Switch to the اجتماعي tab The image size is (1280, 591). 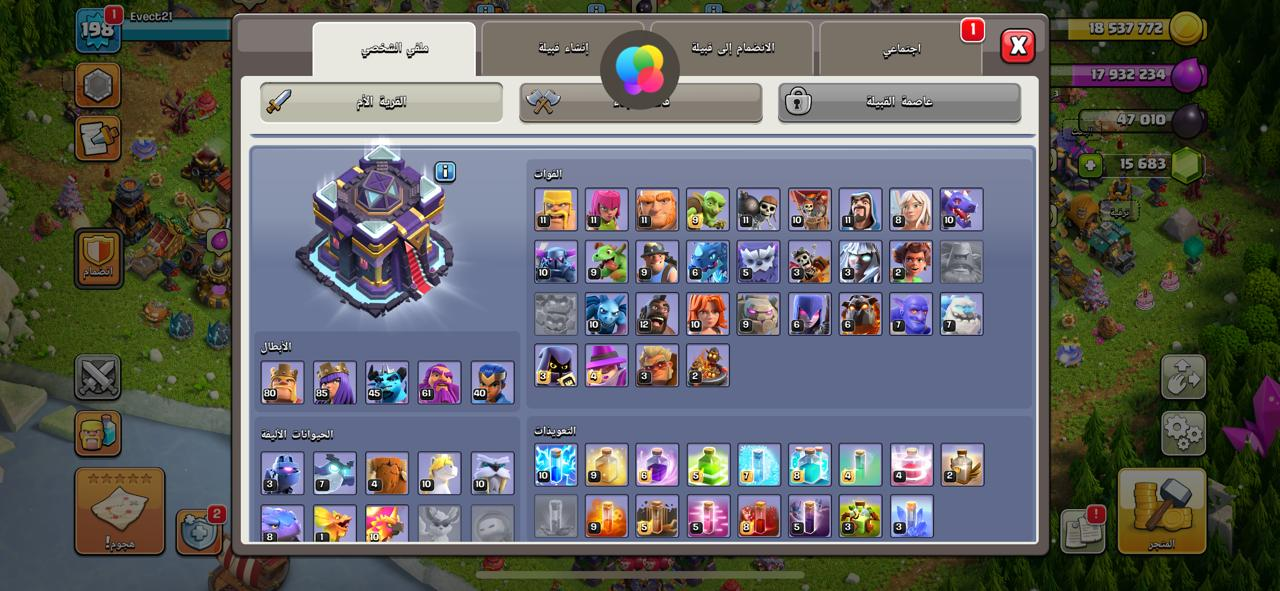pos(900,49)
